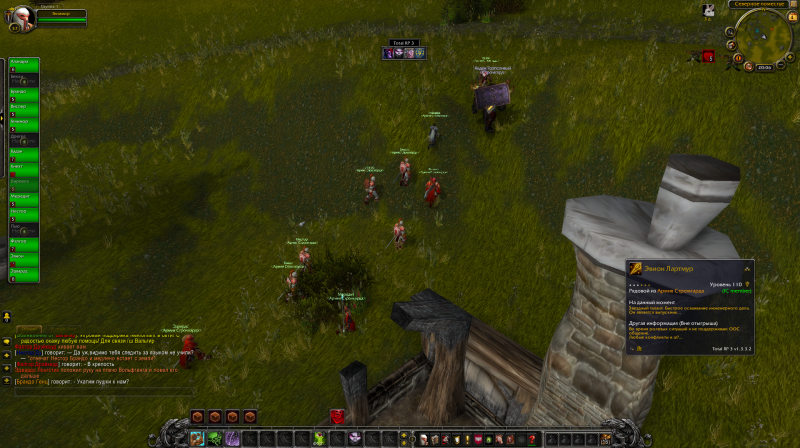Click the red icon above the action bar

338,417
